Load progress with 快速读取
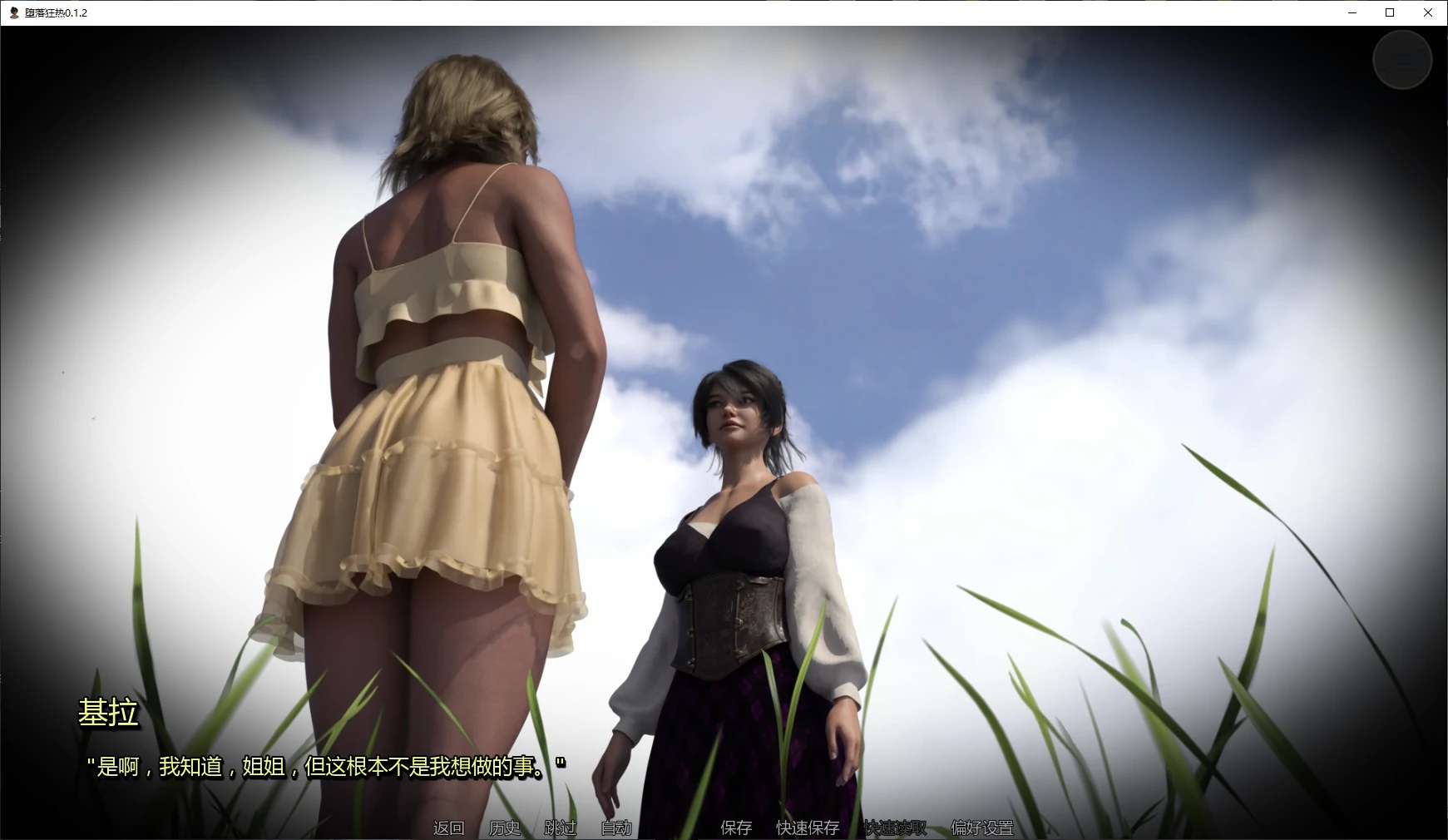Viewport: 1448px width, 840px height. [897, 828]
